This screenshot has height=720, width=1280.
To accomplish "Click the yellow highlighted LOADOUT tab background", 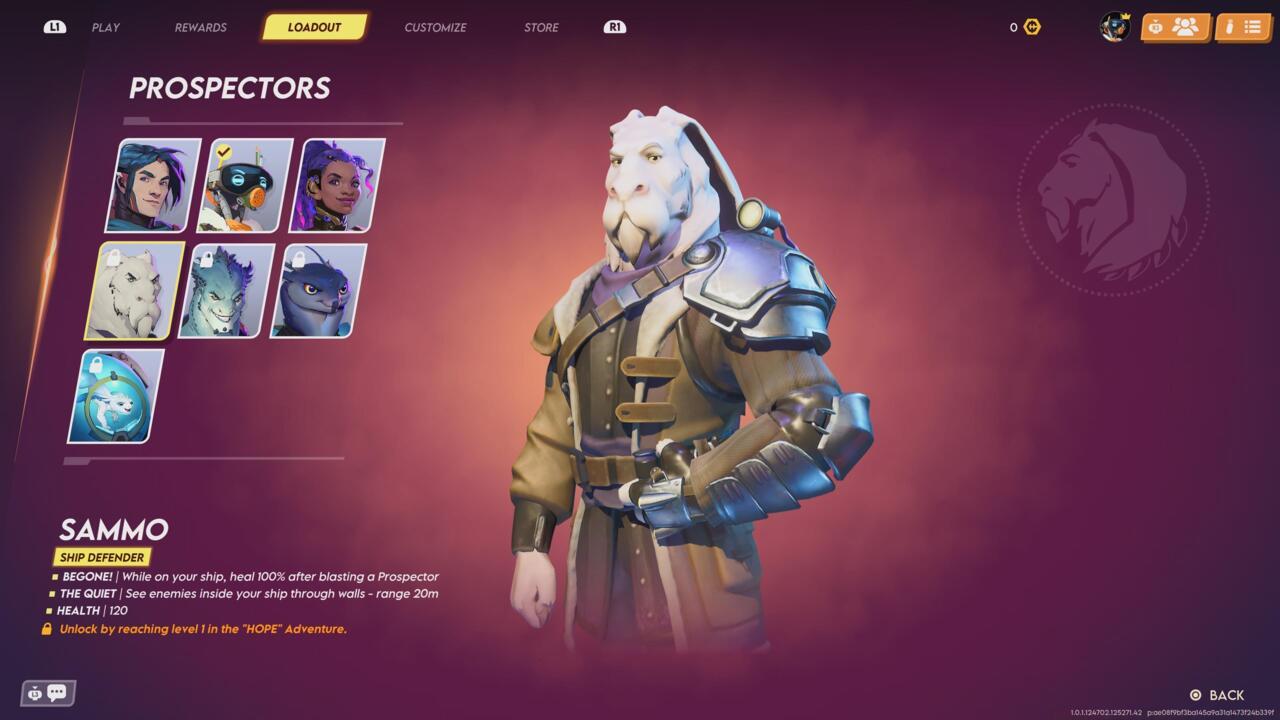I will (315, 27).
